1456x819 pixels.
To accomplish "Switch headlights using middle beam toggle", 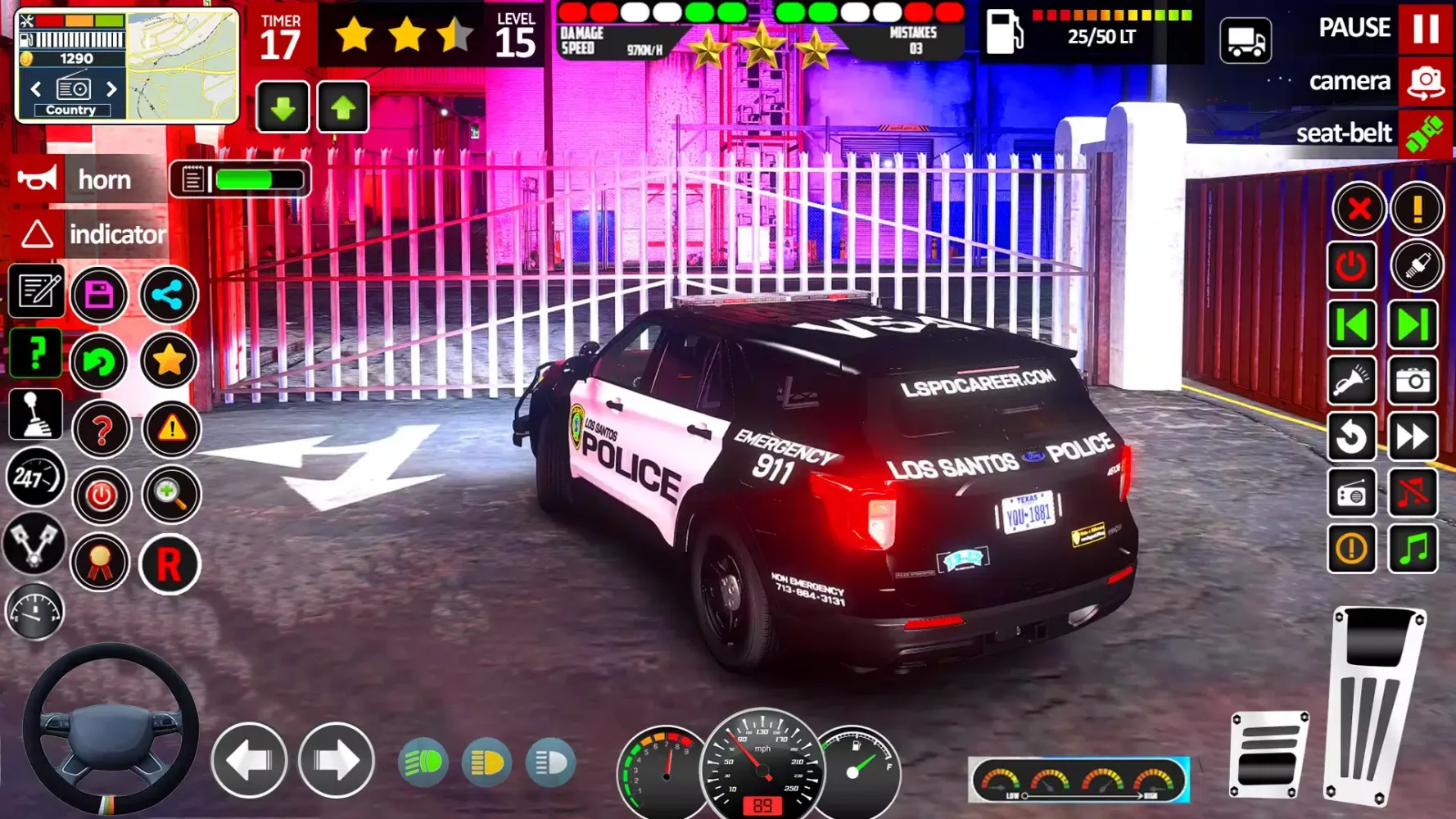I will (x=487, y=760).
